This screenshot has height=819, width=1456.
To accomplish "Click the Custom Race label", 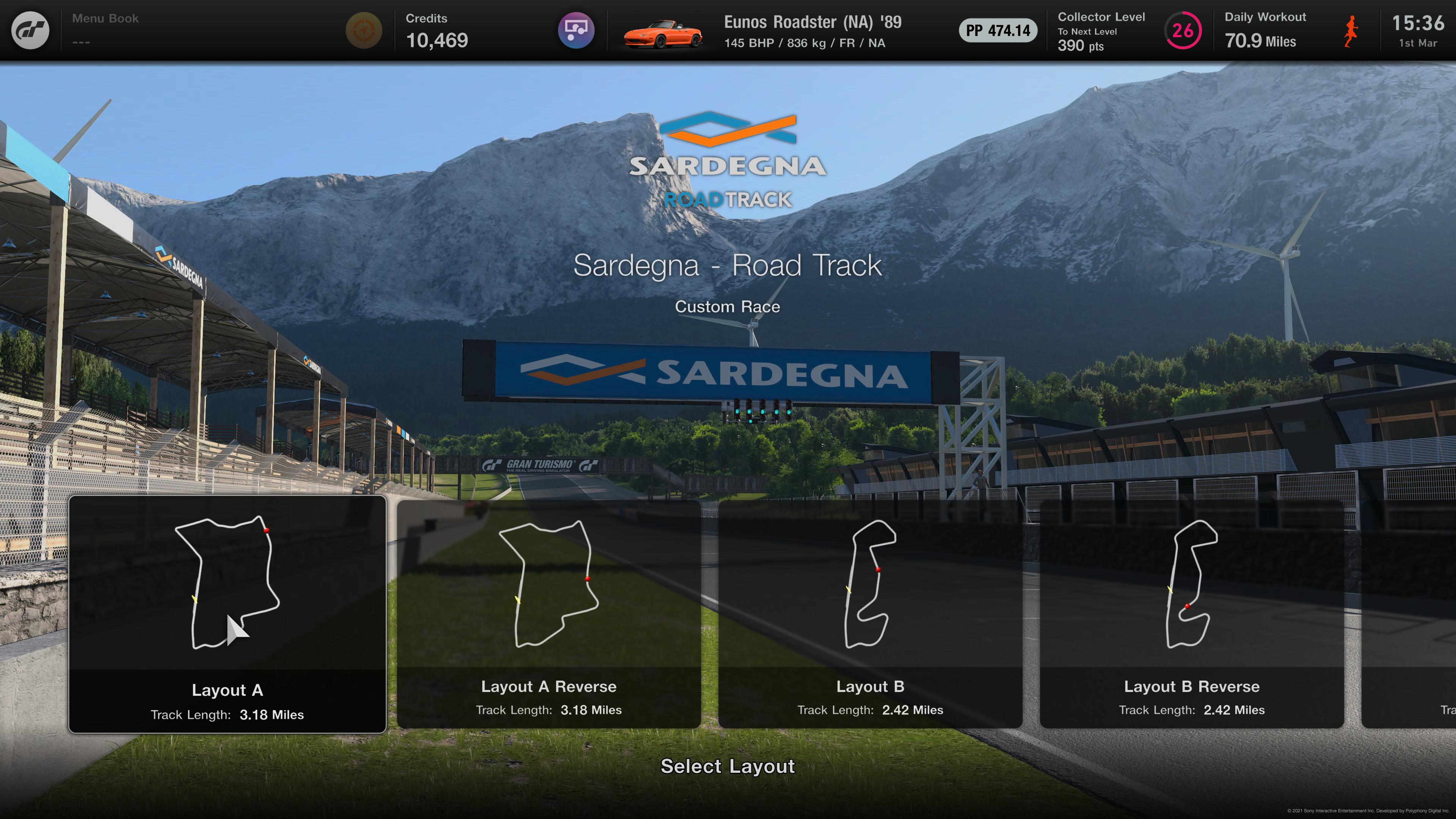I will (x=728, y=306).
